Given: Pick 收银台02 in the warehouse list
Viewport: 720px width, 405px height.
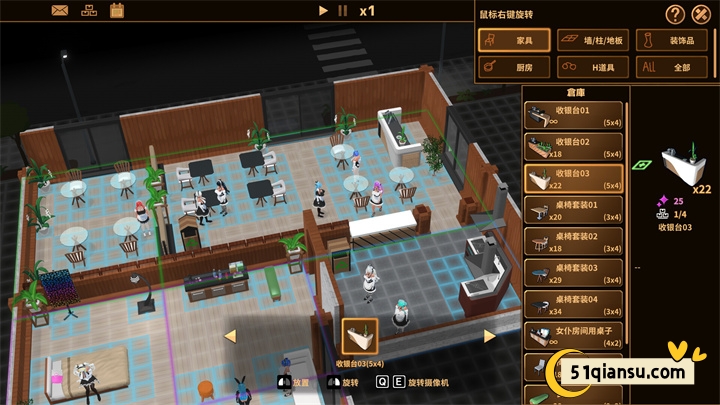Looking at the screenshot, I should click(x=573, y=148).
